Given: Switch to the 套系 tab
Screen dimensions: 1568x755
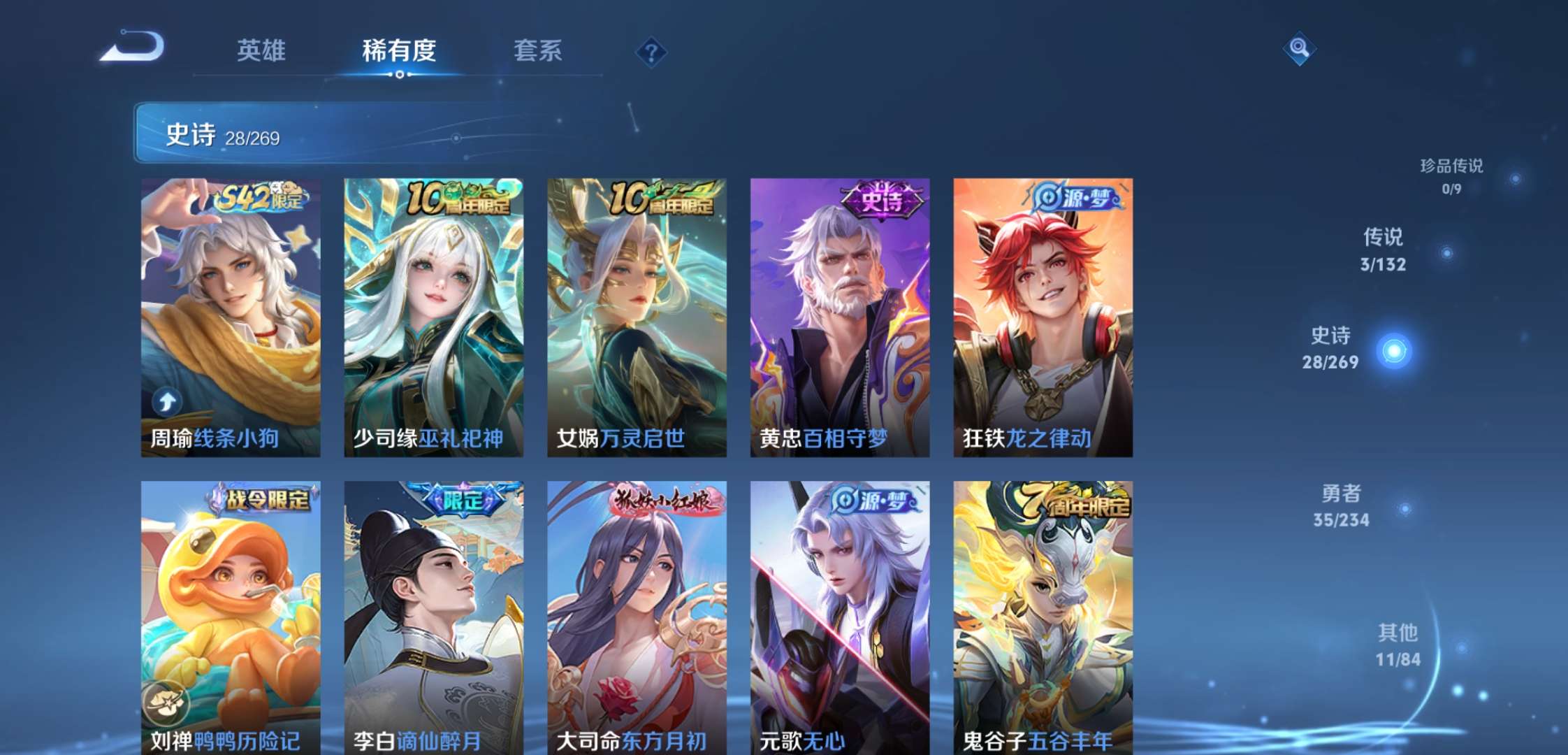Looking at the screenshot, I should point(540,50).
